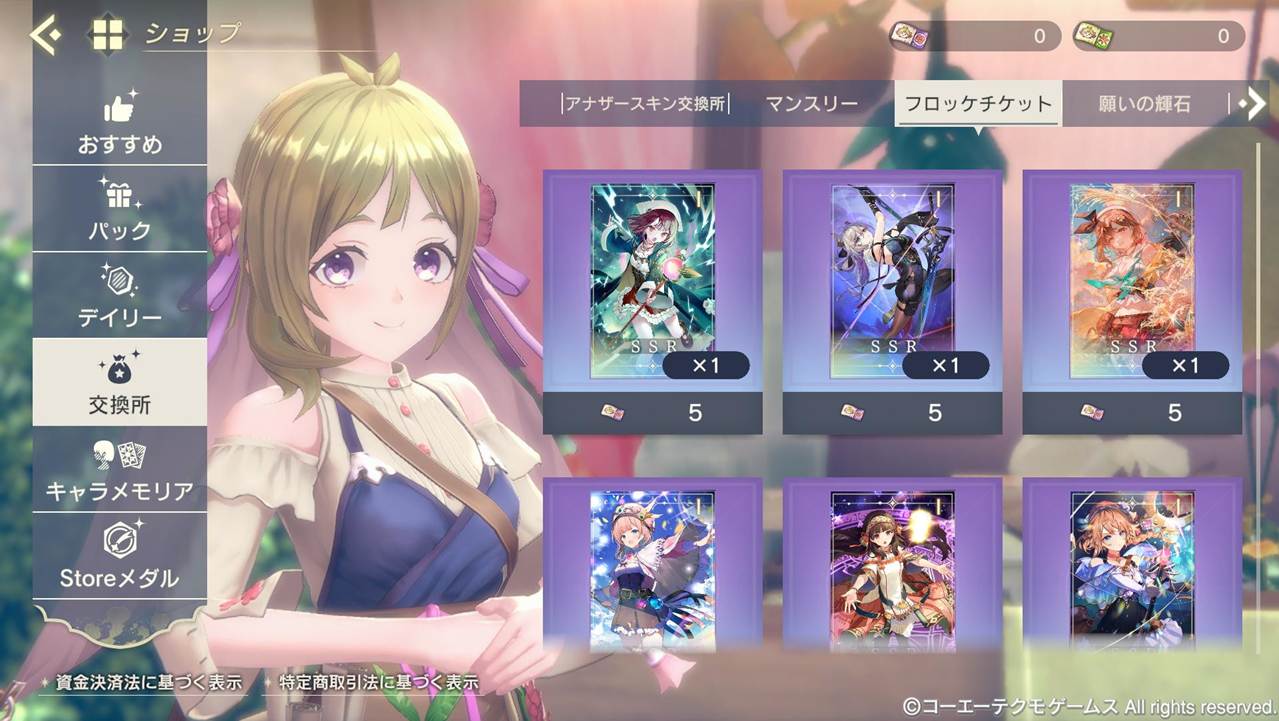Image resolution: width=1279 pixels, height=721 pixels.
Task: Select the デイリー shop category
Action: (120, 297)
